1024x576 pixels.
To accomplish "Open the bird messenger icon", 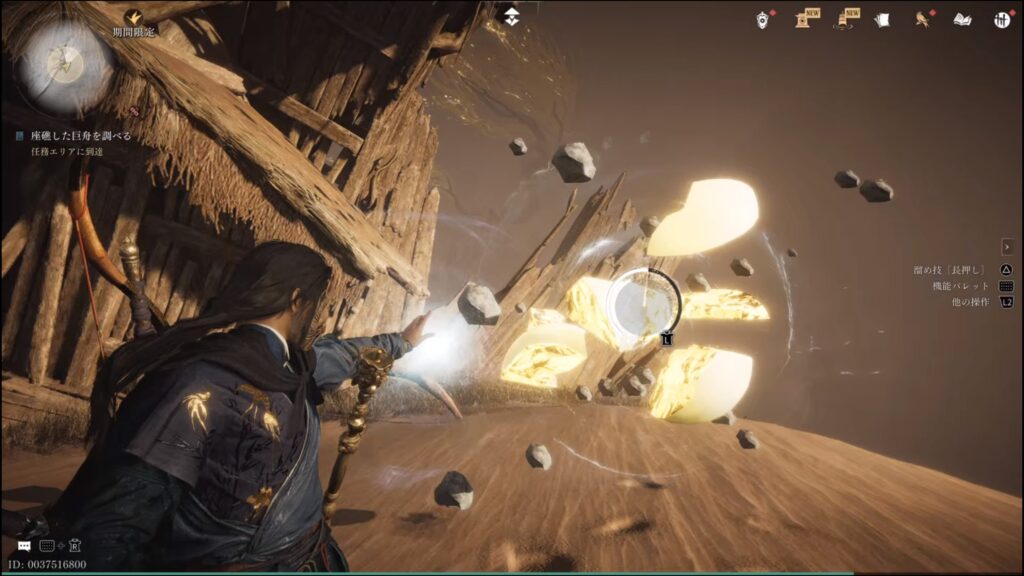I will 923,19.
